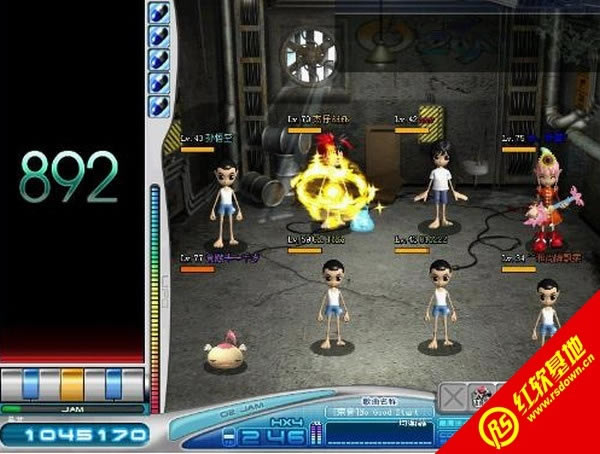Choose the character item icon beside the X
The image size is (600, 454).
click(478, 394)
